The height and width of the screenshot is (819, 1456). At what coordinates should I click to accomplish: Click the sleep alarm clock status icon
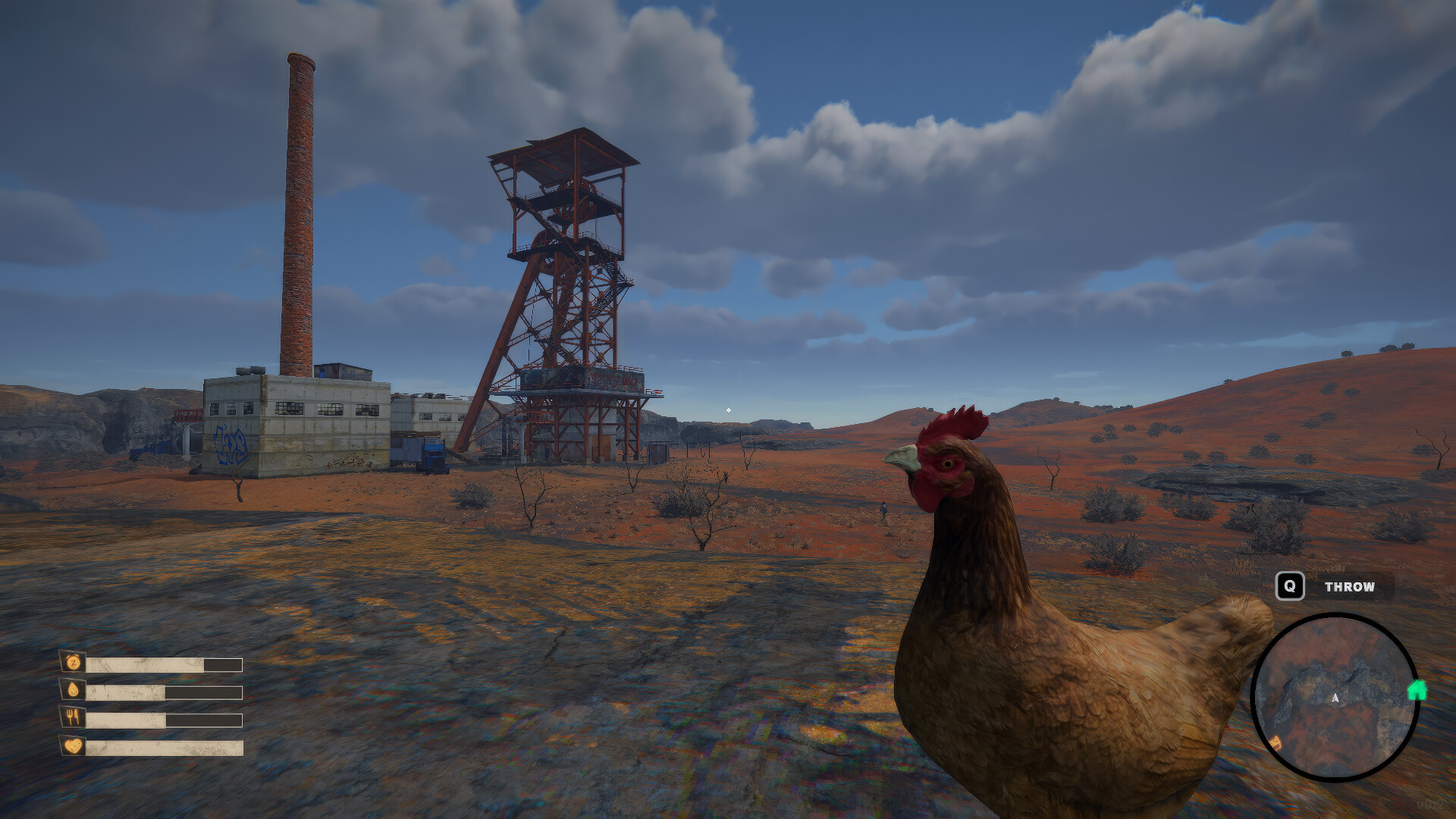tap(72, 662)
